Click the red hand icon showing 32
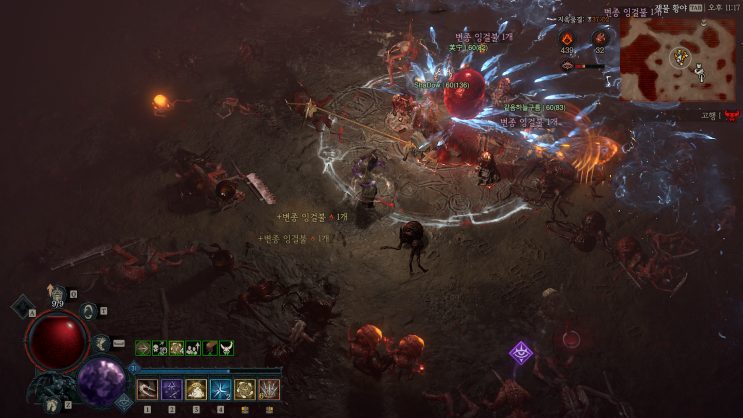The image size is (743, 418). (x=600, y=38)
